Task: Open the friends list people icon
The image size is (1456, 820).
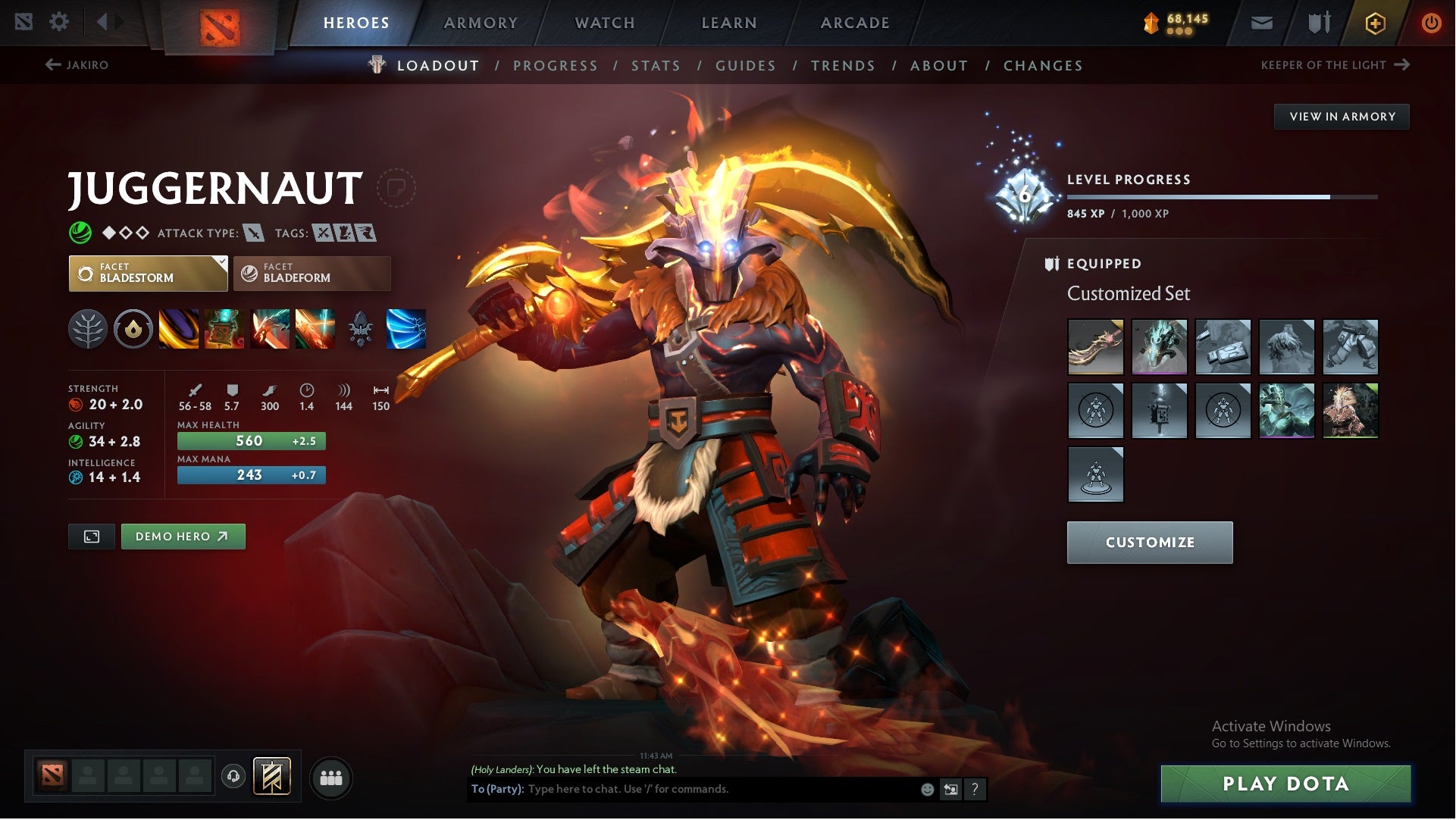Action: (x=330, y=777)
